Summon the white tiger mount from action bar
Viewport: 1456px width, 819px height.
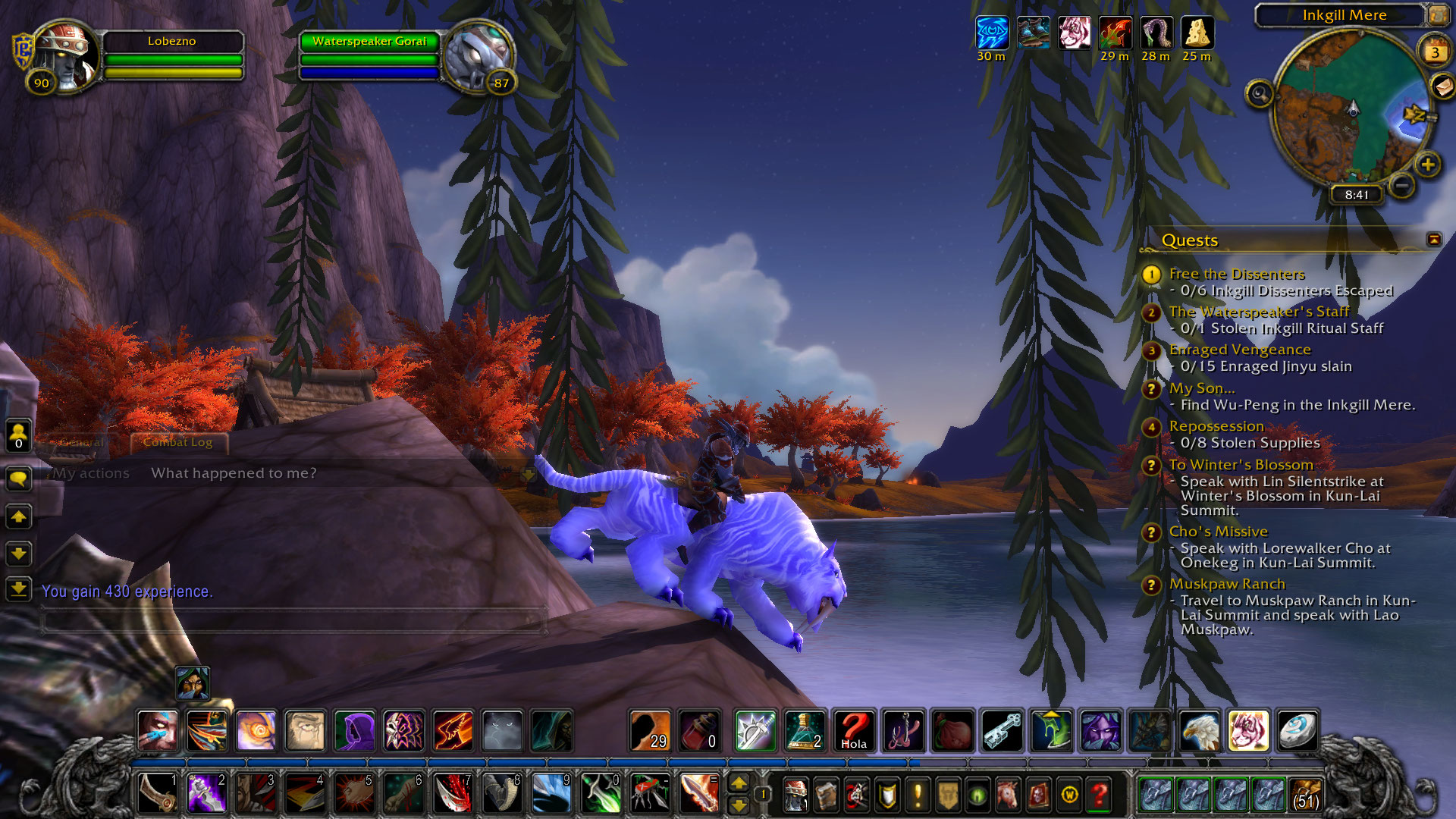point(1247,731)
